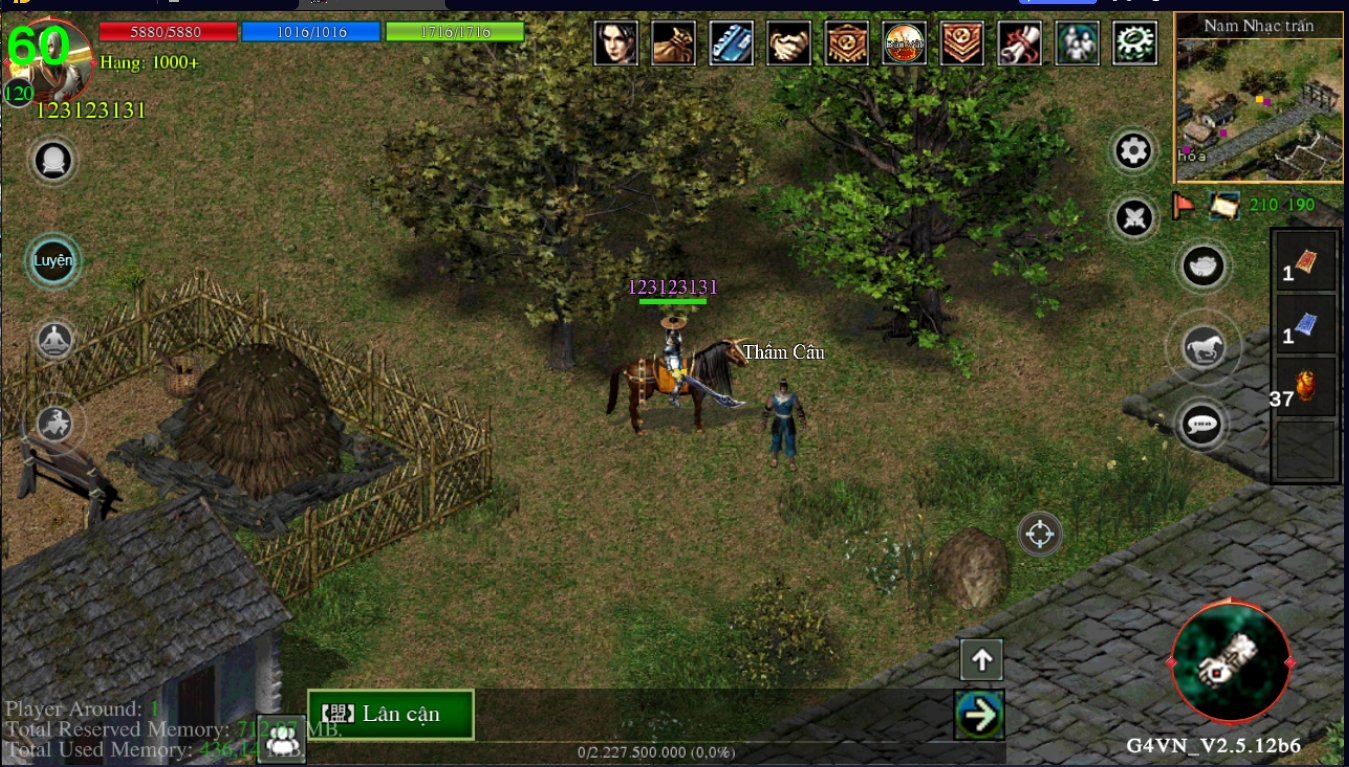Tap the round settings cog button

pyautogui.click(x=1134, y=151)
